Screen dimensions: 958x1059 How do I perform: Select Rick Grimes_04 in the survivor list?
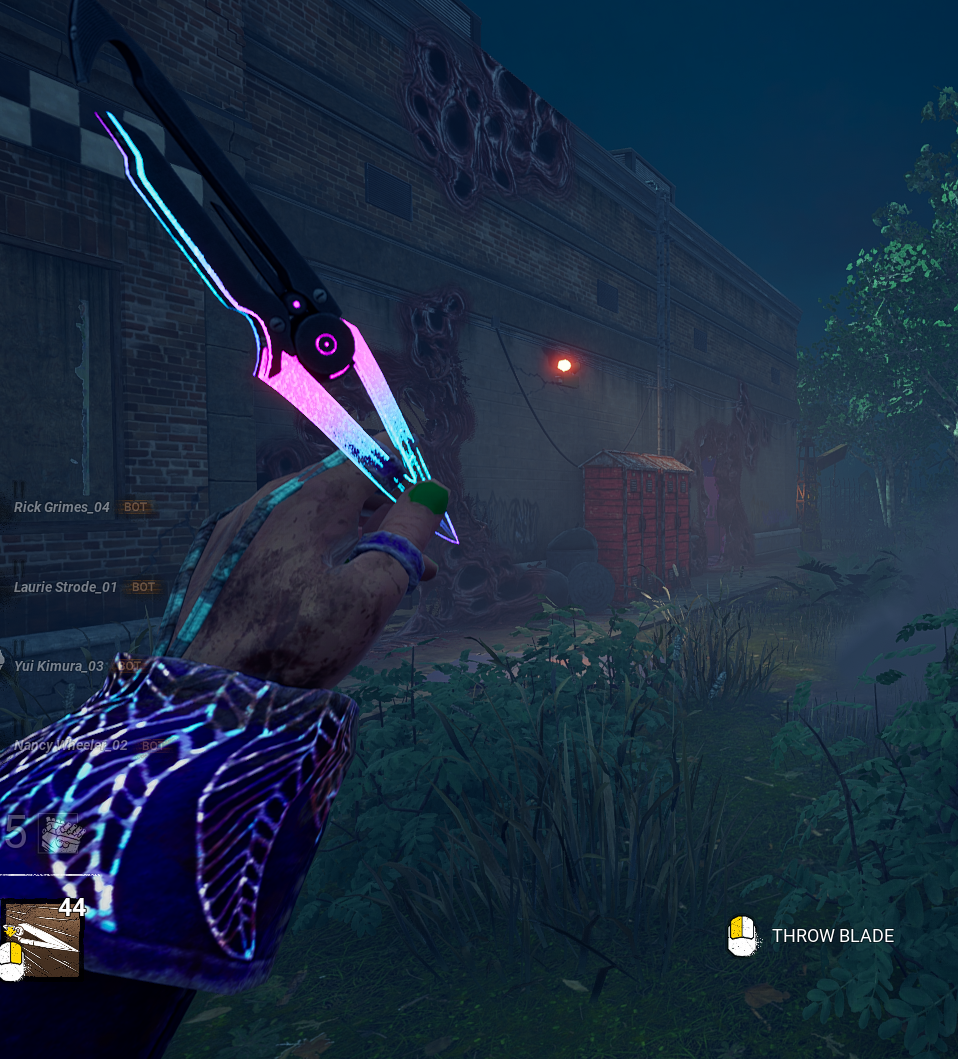[62, 507]
